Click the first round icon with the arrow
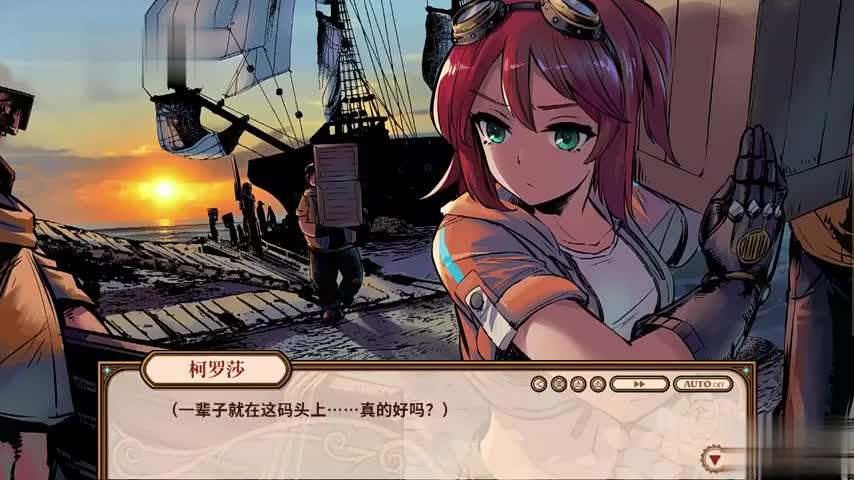Screen dimensions: 854x480 539,383
